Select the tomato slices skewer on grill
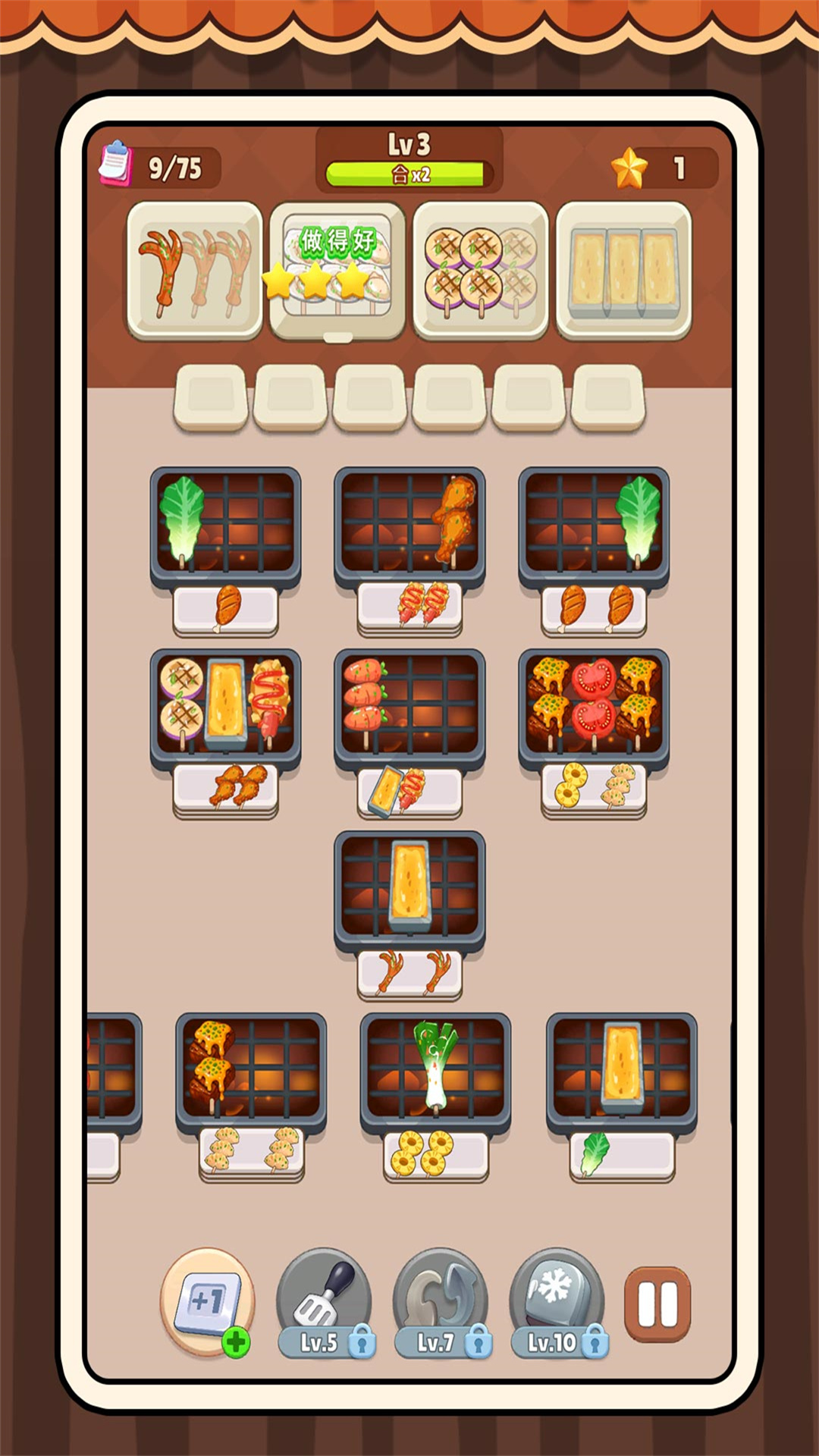Image resolution: width=819 pixels, height=1456 pixels. [593, 700]
